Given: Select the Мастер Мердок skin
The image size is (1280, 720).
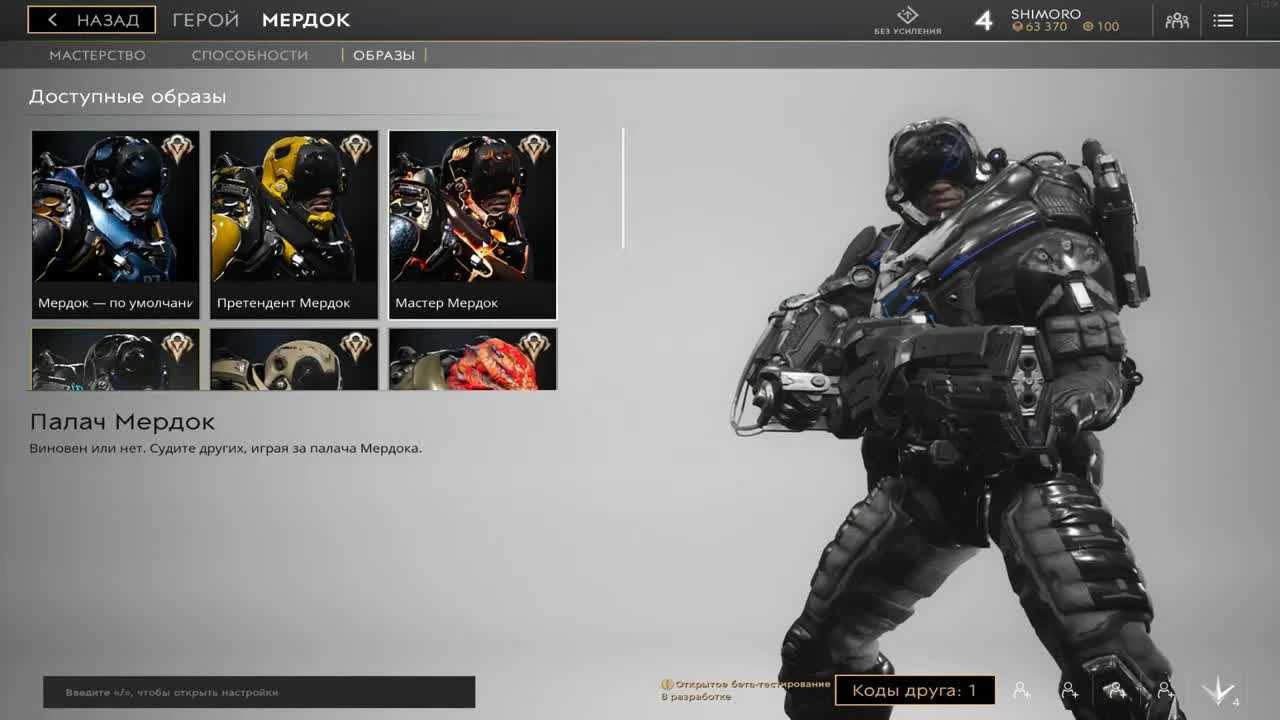Looking at the screenshot, I should click(x=471, y=220).
